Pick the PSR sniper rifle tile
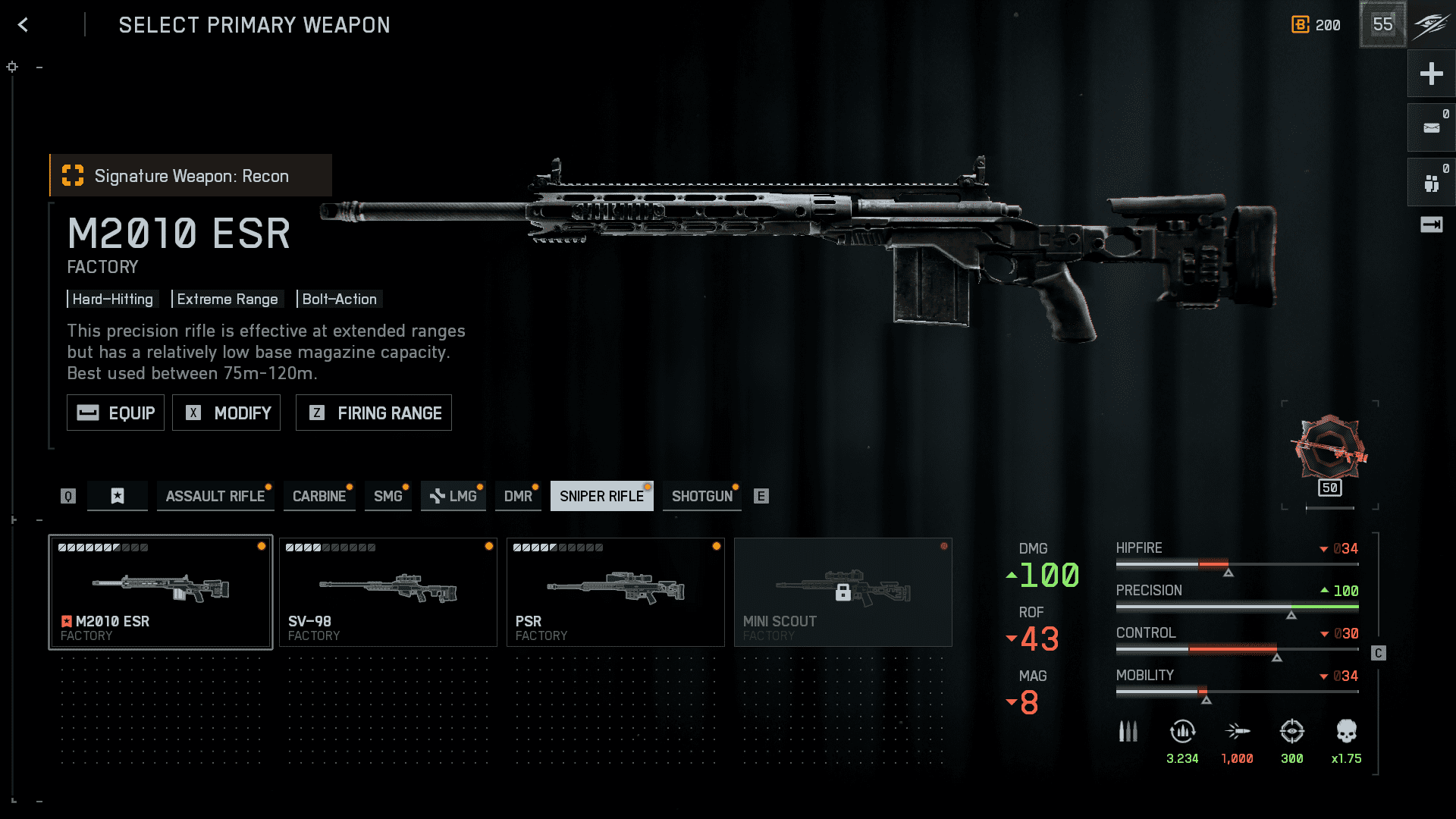This screenshot has height=819, width=1456. tap(616, 592)
